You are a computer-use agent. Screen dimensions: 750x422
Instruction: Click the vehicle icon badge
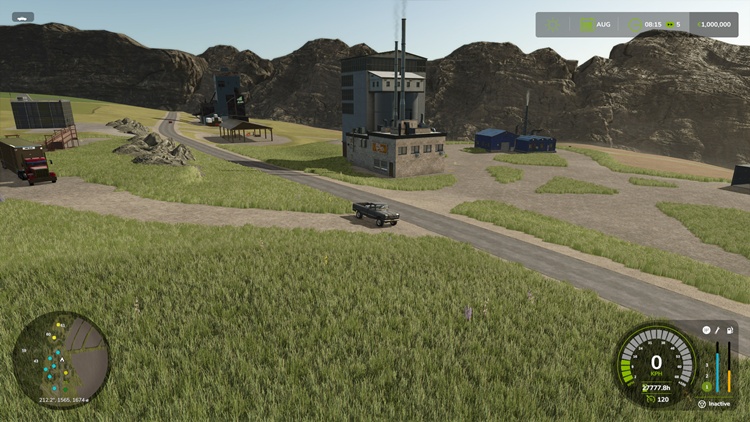point(23,17)
